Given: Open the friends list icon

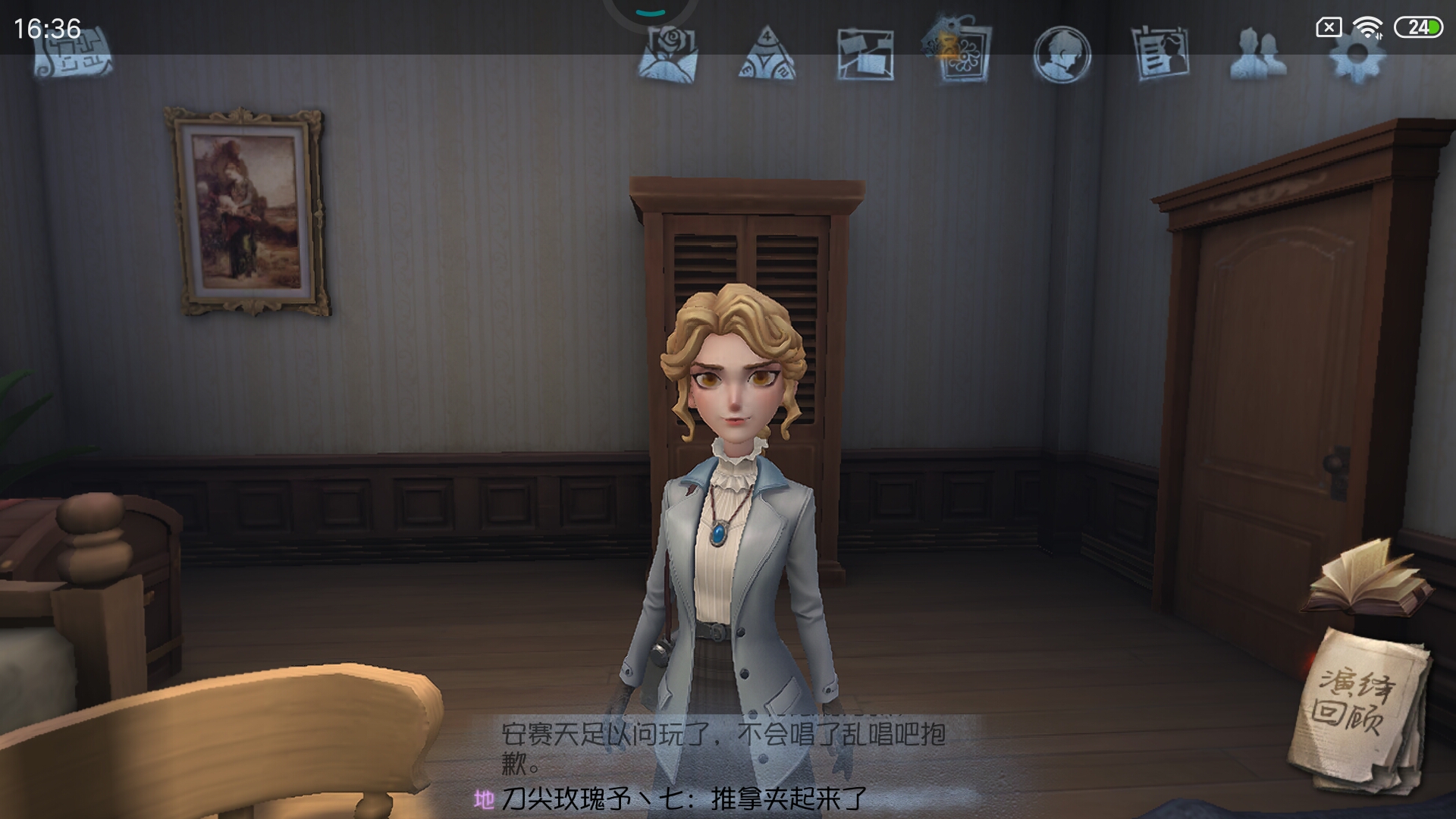Looking at the screenshot, I should pyautogui.click(x=1258, y=55).
